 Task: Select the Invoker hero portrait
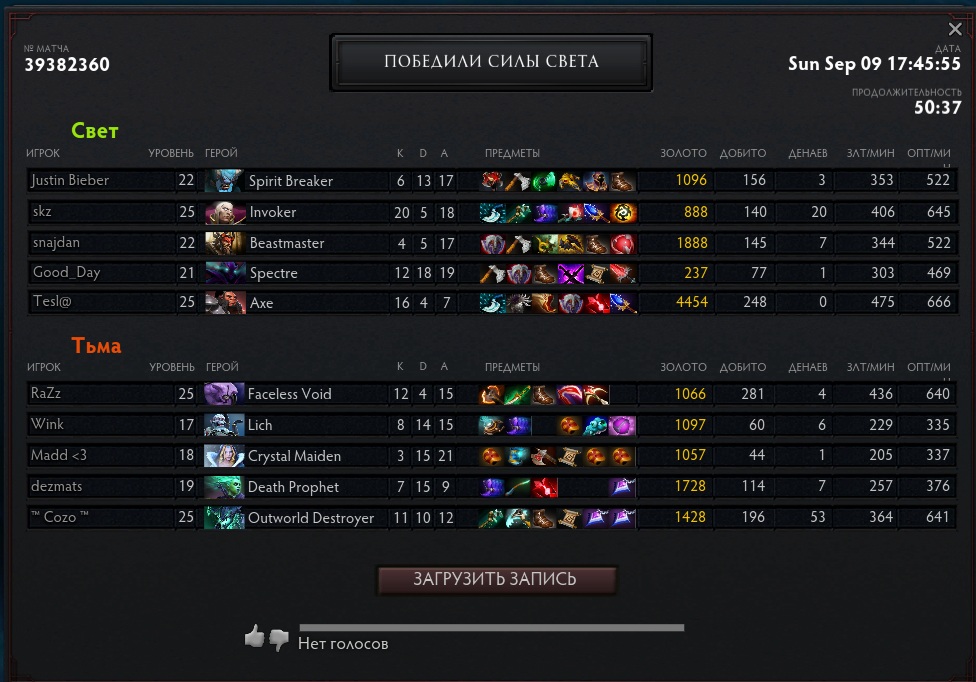click(x=225, y=212)
